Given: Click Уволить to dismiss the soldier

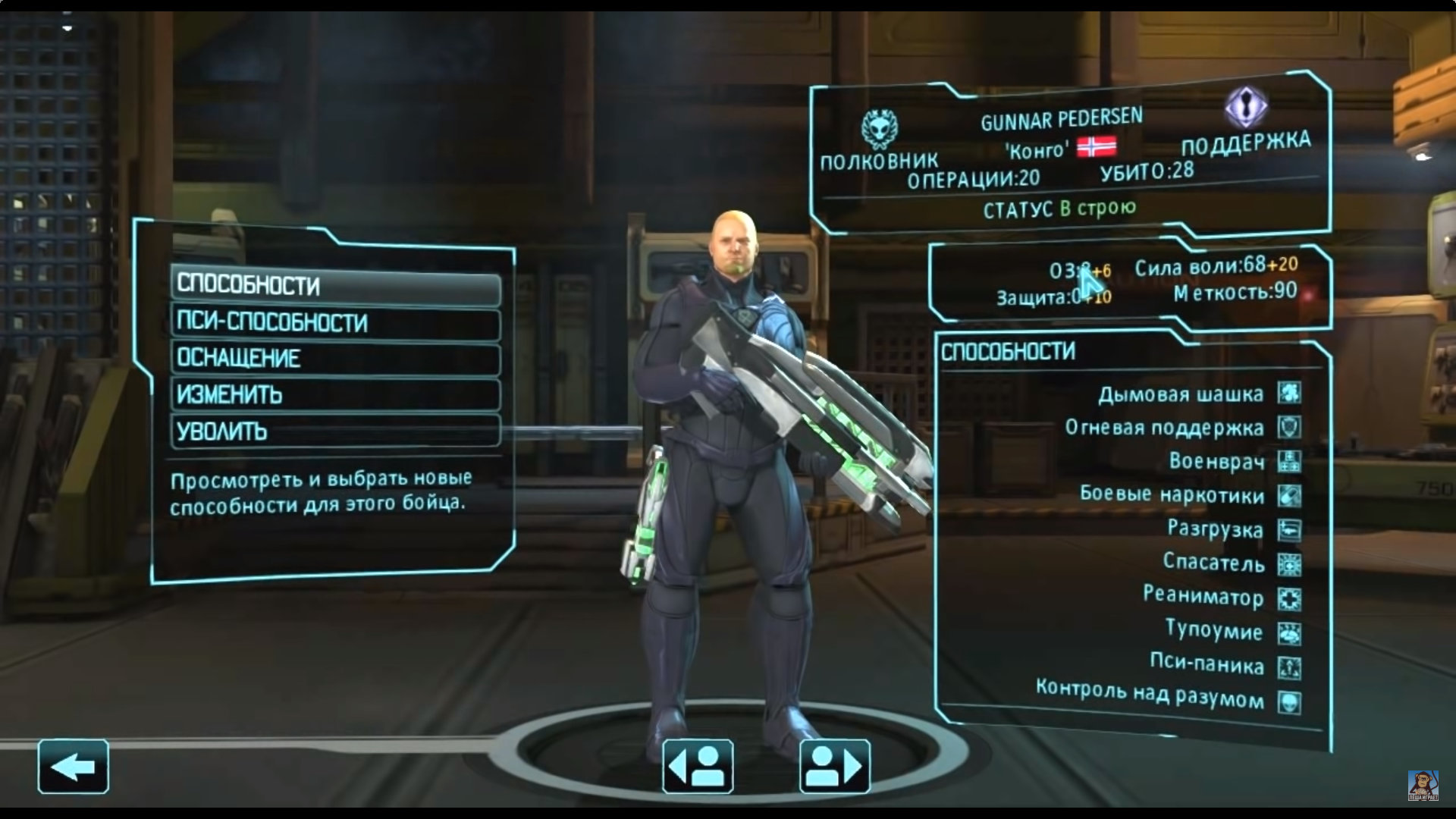Looking at the screenshot, I should pos(335,431).
